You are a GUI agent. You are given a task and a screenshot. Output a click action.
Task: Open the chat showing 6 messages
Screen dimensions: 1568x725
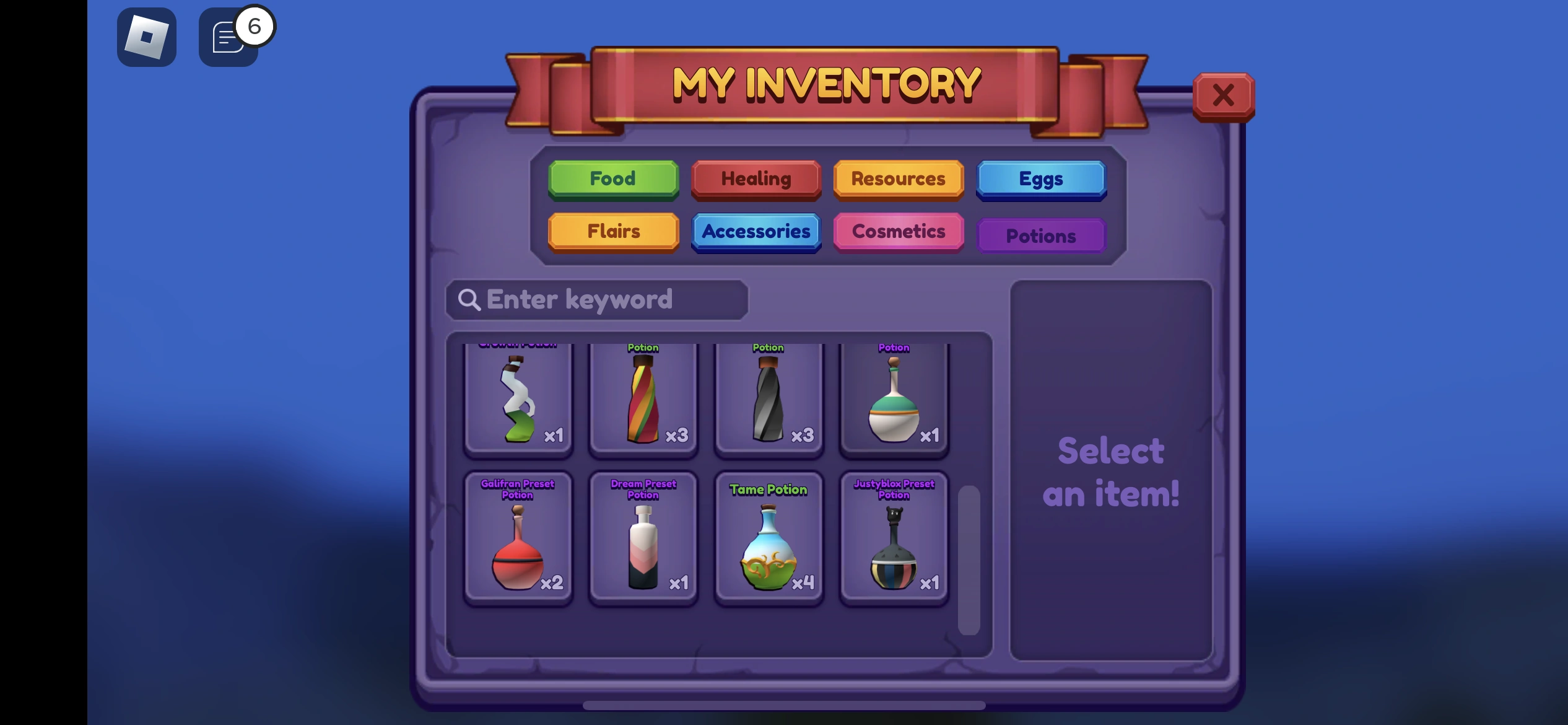[229, 38]
